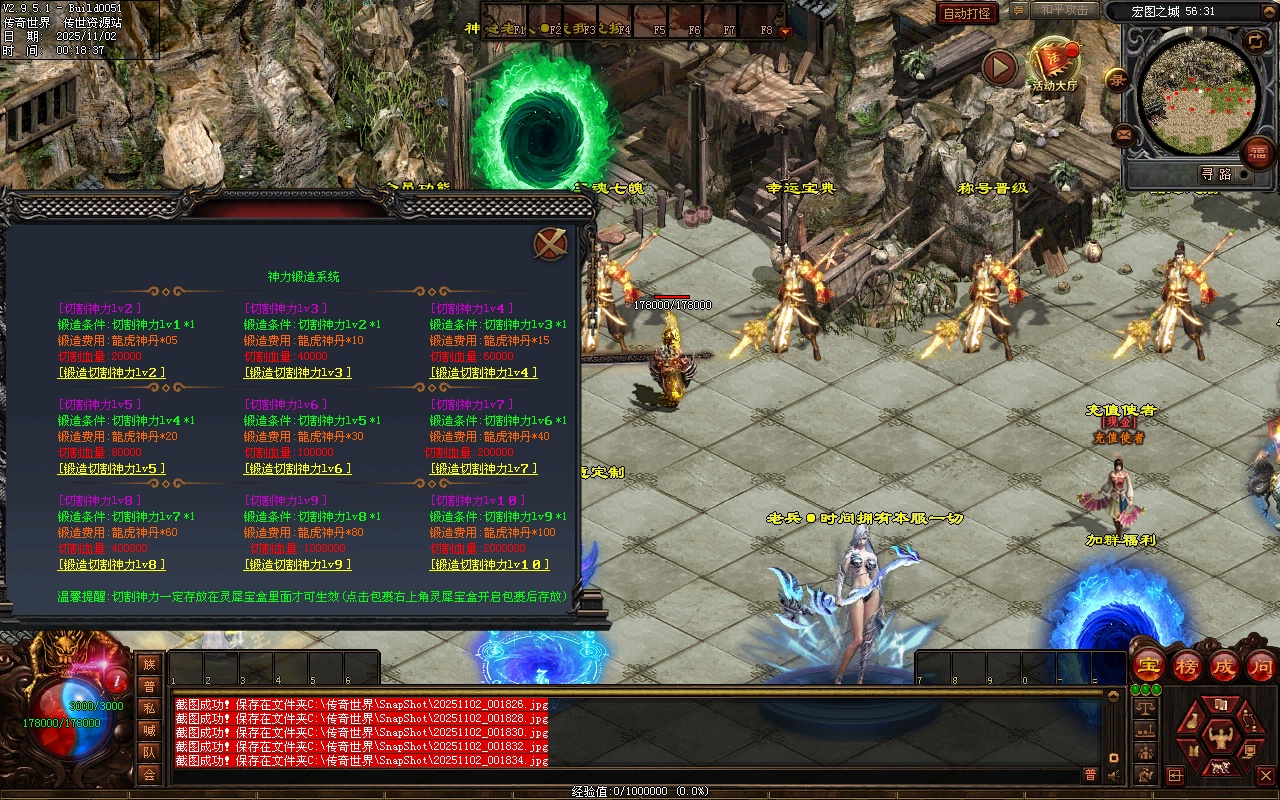Select the 队 team chat channel
This screenshot has height=800, width=1280.
pos(149,752)
